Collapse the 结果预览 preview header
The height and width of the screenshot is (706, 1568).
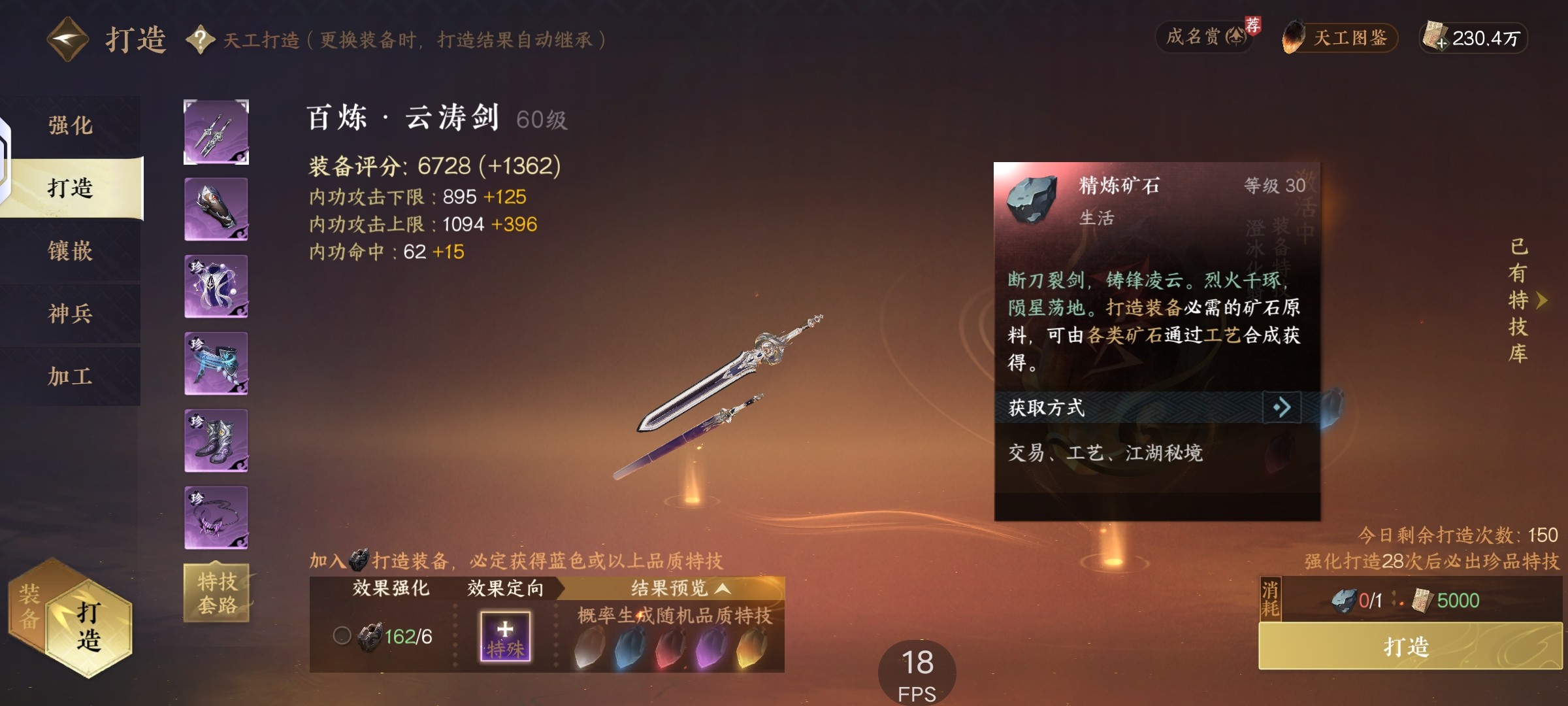(x=679, y=588)
